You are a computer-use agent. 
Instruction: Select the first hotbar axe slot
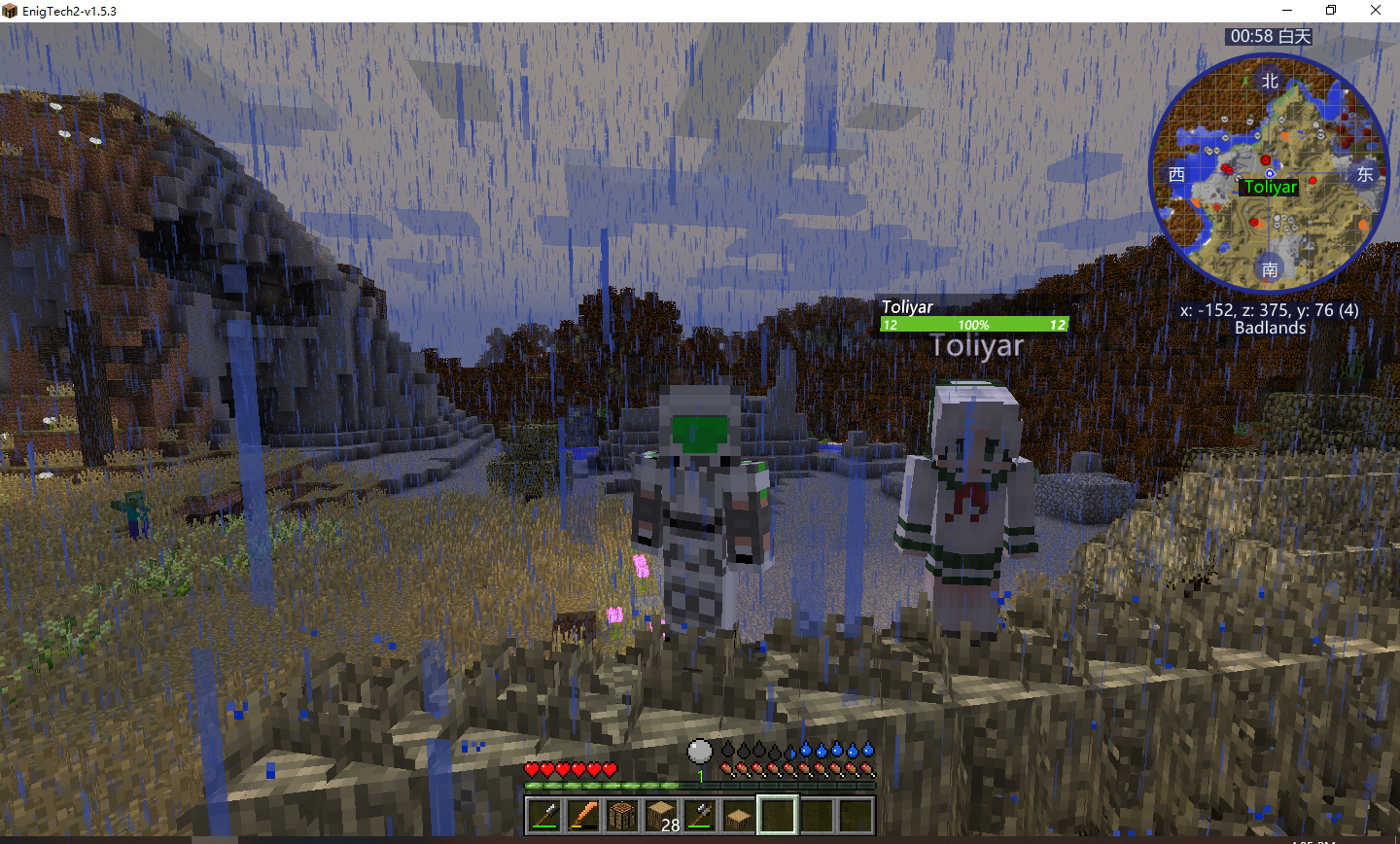point(544,815)
